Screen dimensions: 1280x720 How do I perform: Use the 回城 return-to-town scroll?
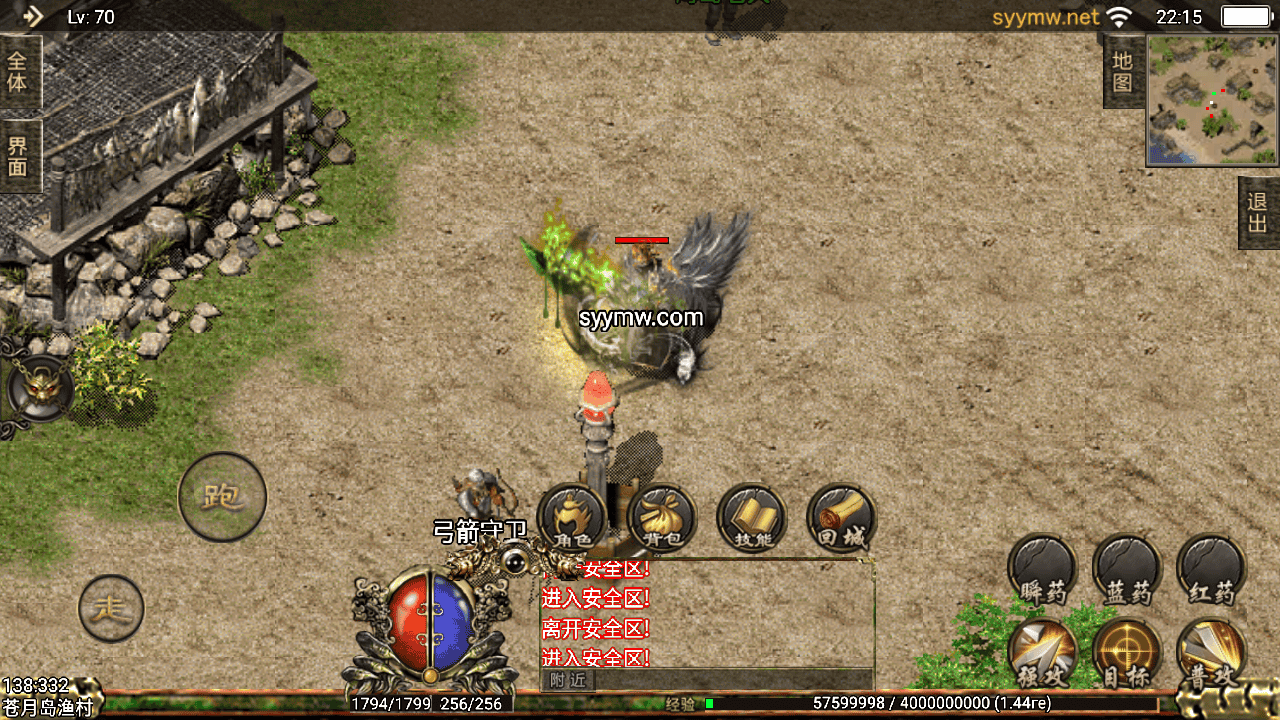(841, 518)
